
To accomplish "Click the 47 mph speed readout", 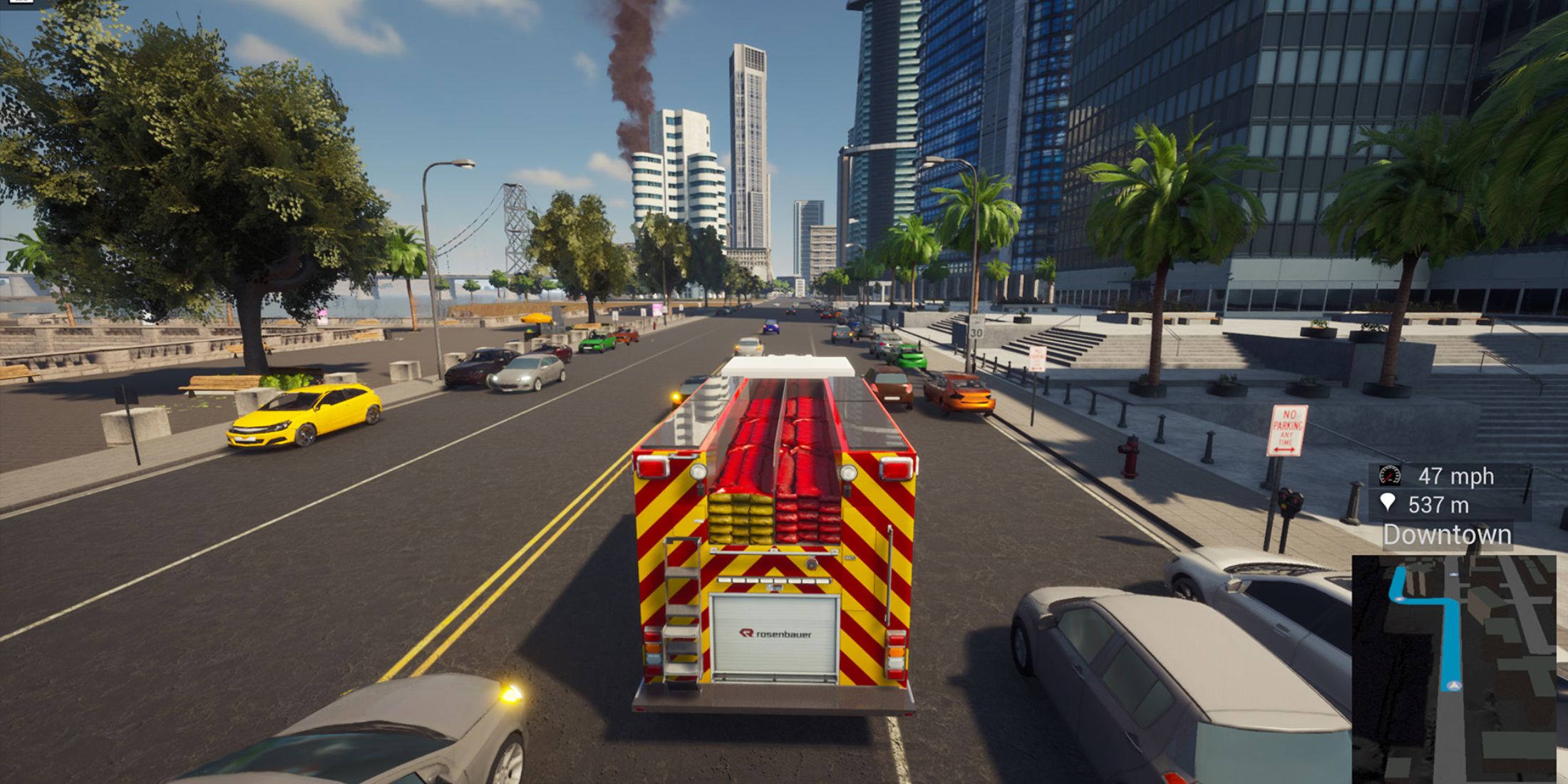I will point(1456,476).
